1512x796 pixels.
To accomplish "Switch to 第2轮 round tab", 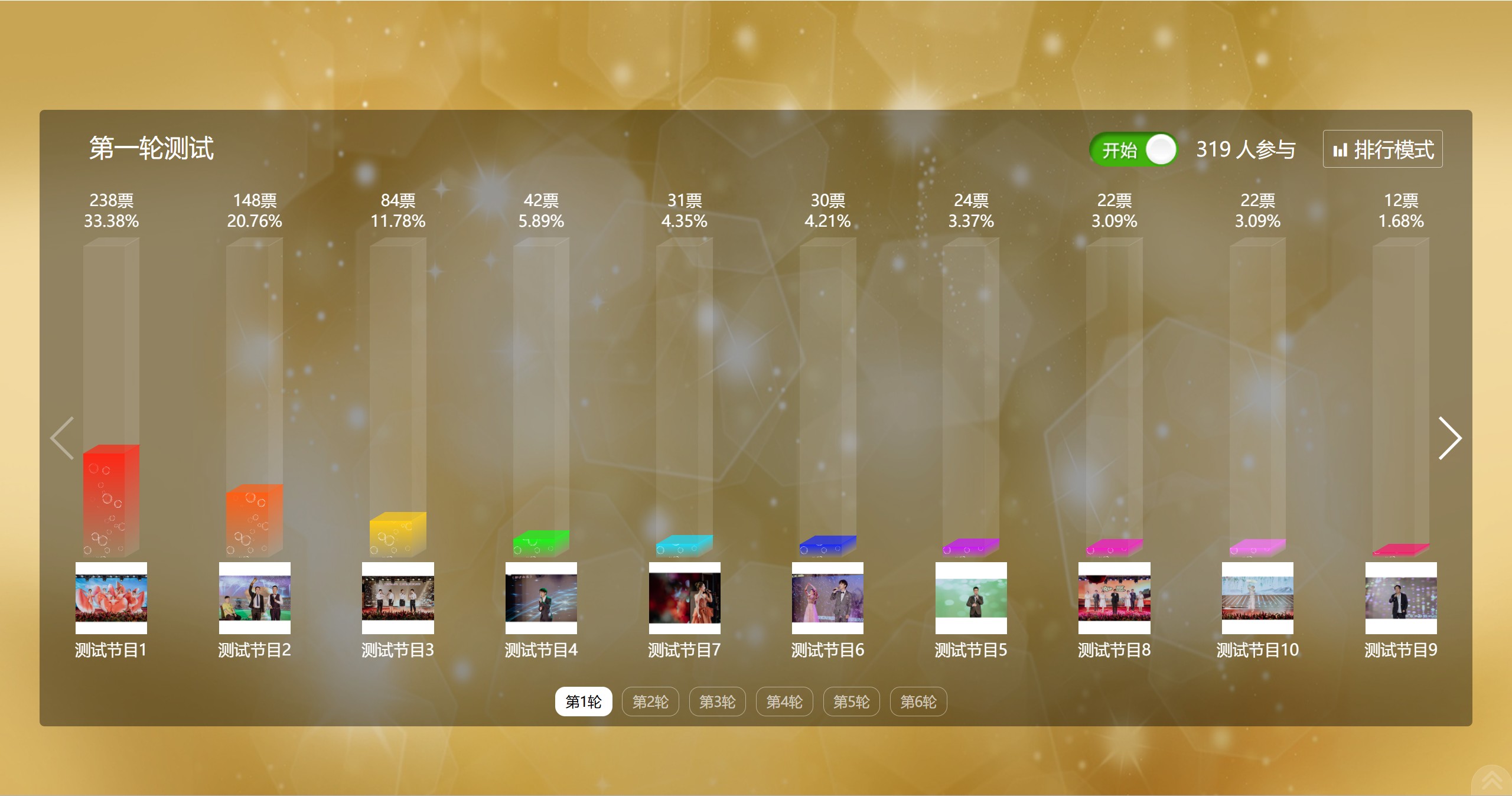I will pyautogui.click(x=650, y=702).
